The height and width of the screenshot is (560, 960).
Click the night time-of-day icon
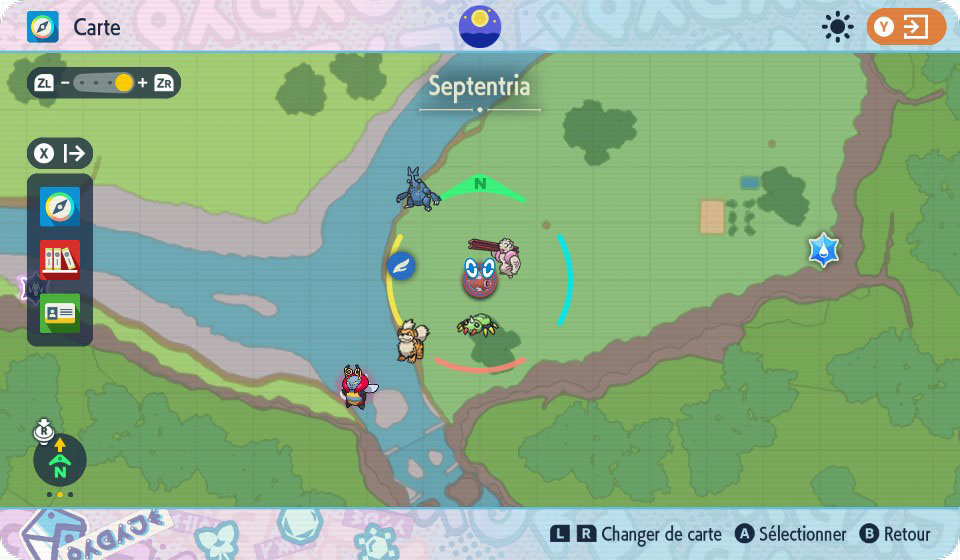[480, 26]
